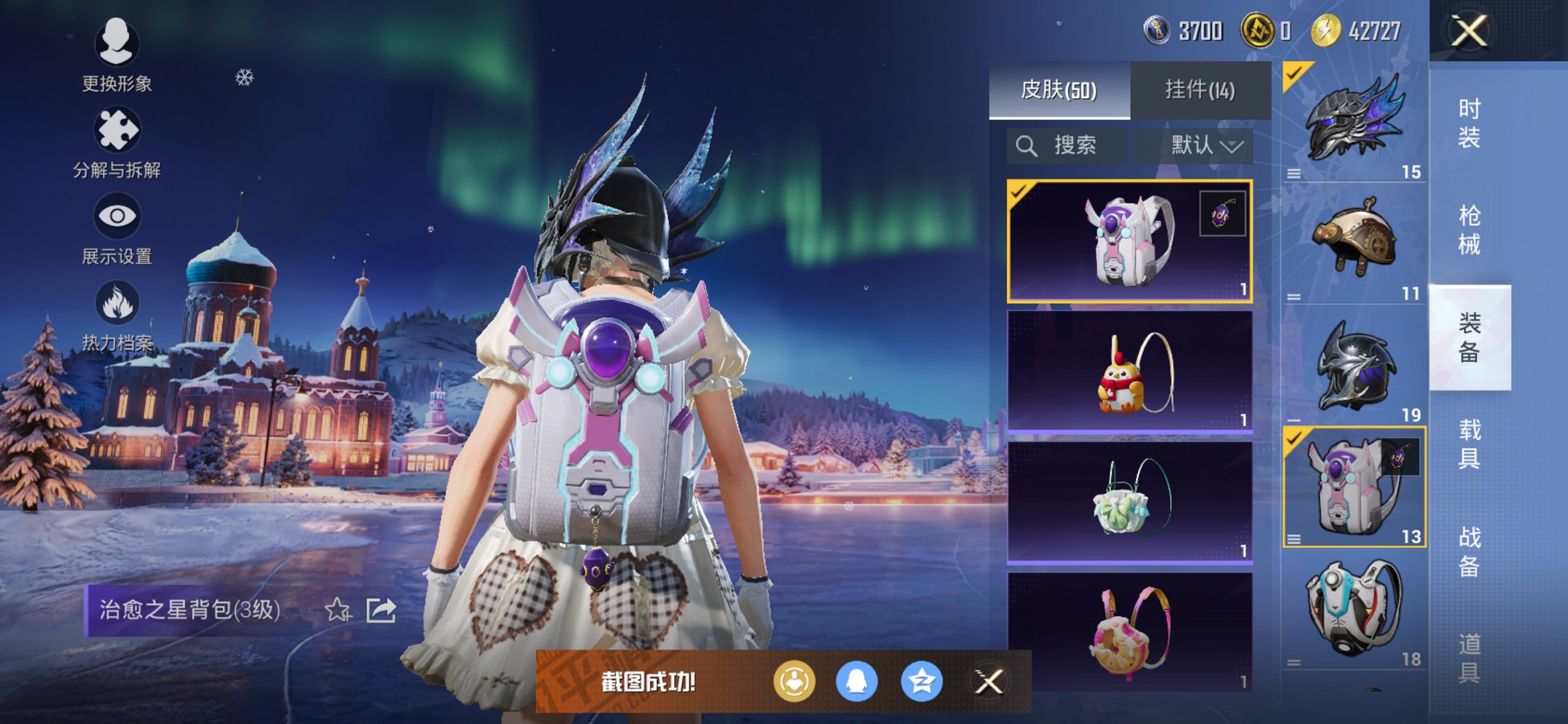Select the red chicken backpack skin
This screenshot has height=724, width=1568.
pos(1129,372)
